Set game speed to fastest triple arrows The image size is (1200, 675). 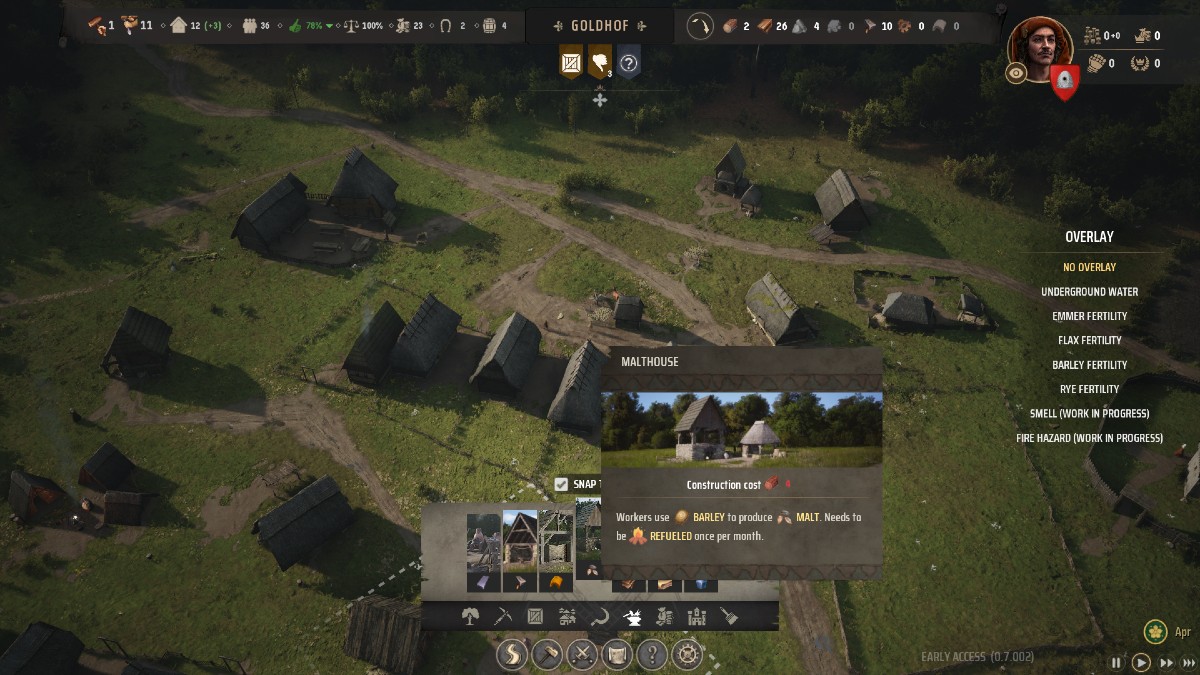(1187, 662)
